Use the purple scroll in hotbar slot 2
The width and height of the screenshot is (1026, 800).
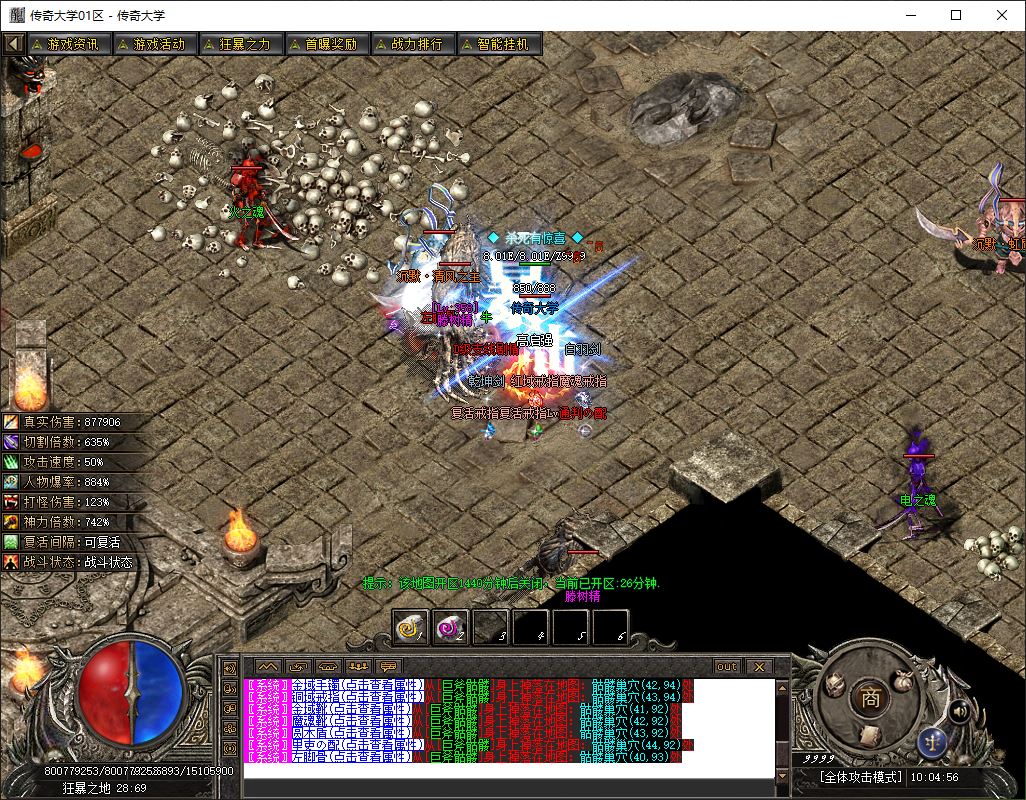[x=451, y=627]
